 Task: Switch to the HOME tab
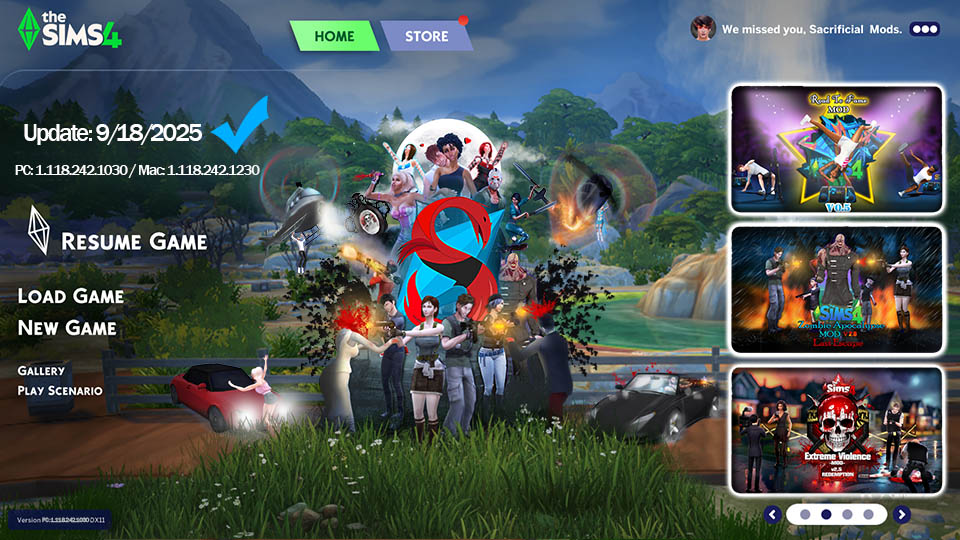point(334,36)
